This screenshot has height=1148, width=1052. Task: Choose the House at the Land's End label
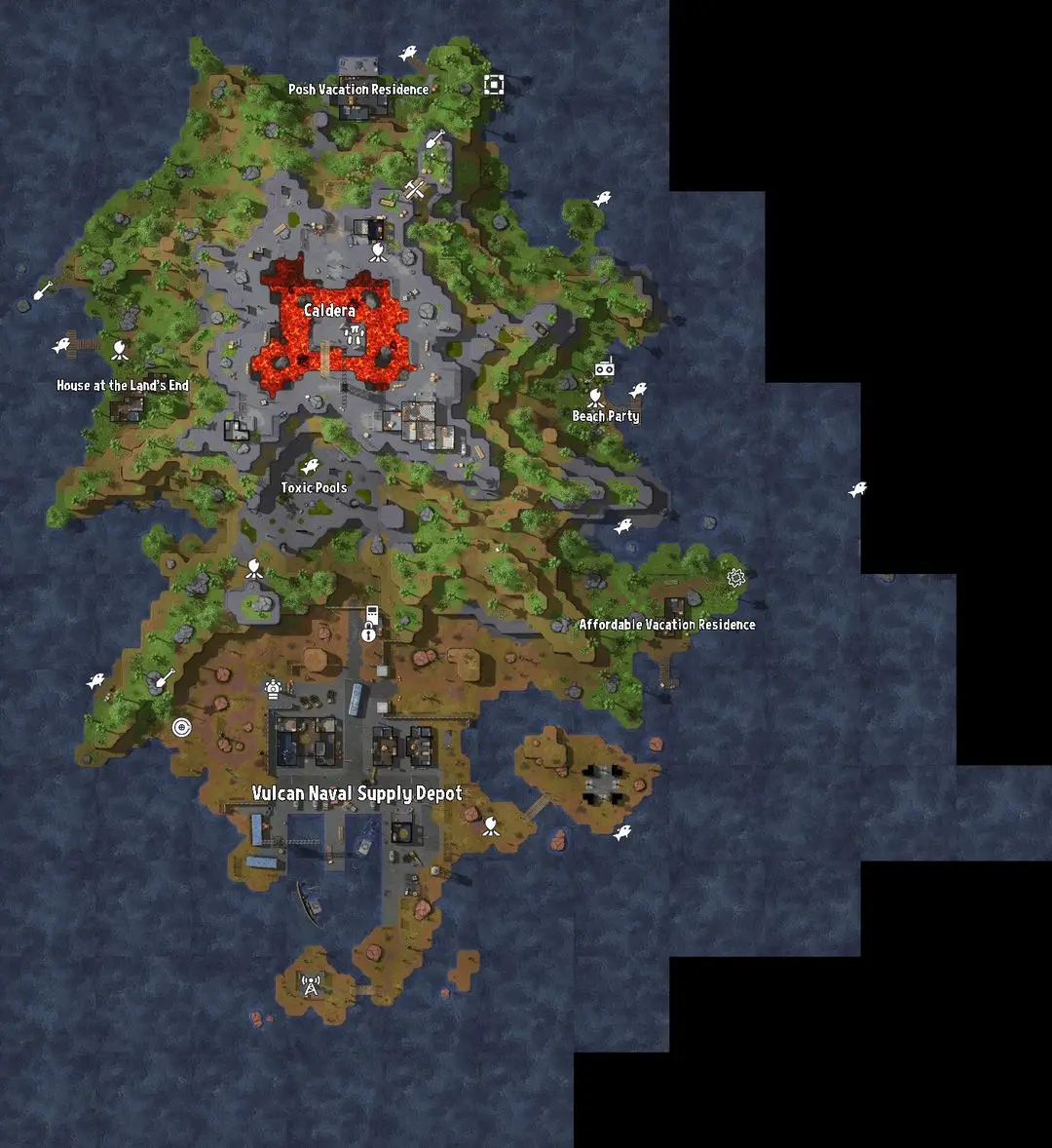(x=123, y=386)
